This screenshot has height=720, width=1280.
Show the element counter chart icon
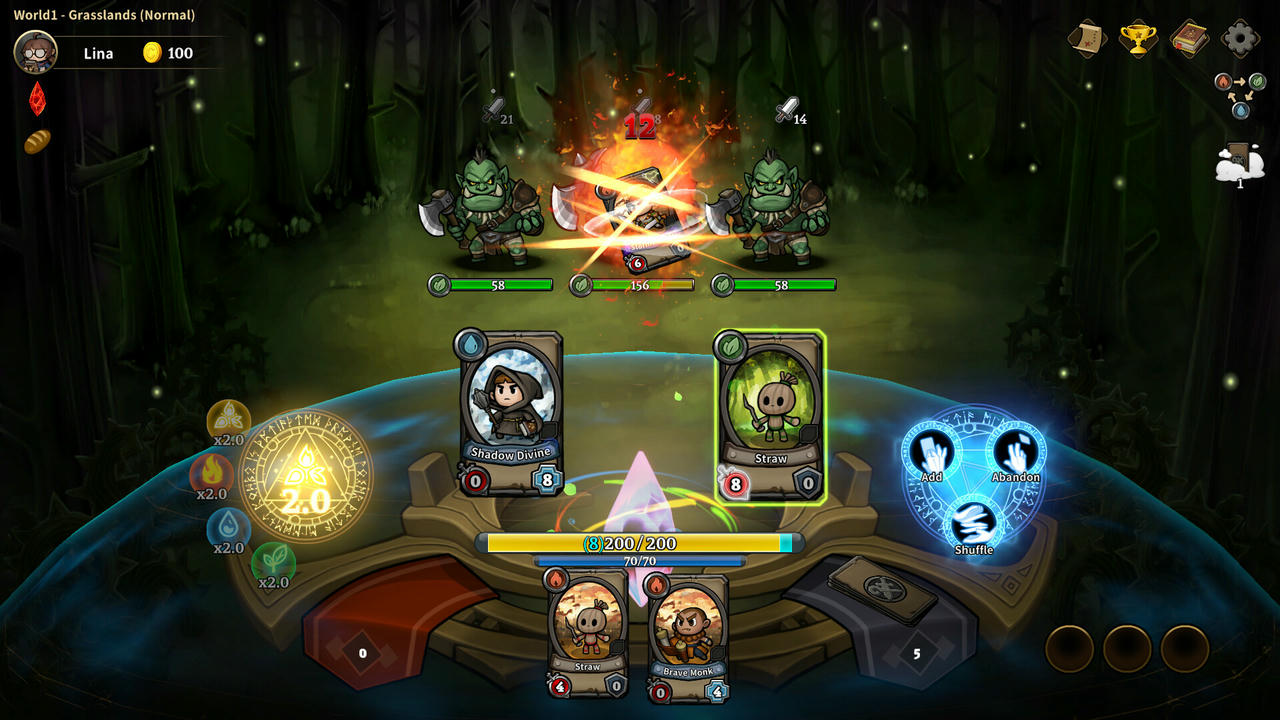pos(1239,93)
